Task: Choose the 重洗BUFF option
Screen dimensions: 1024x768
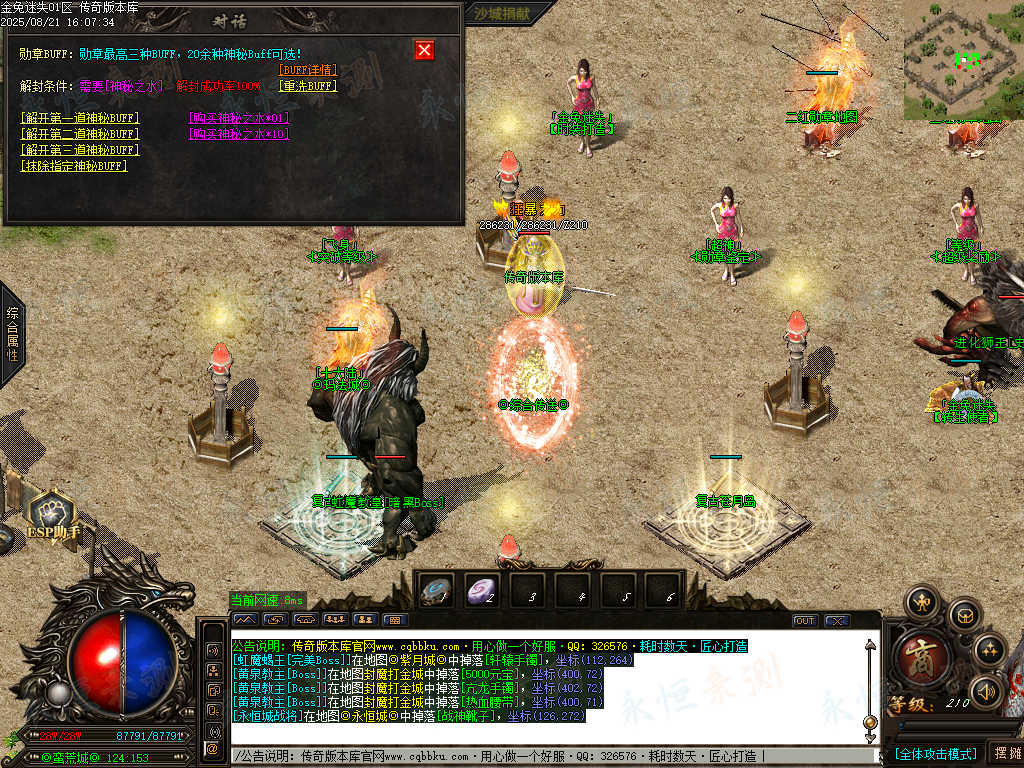Action: pyautogui.click(x=308, y=86)
